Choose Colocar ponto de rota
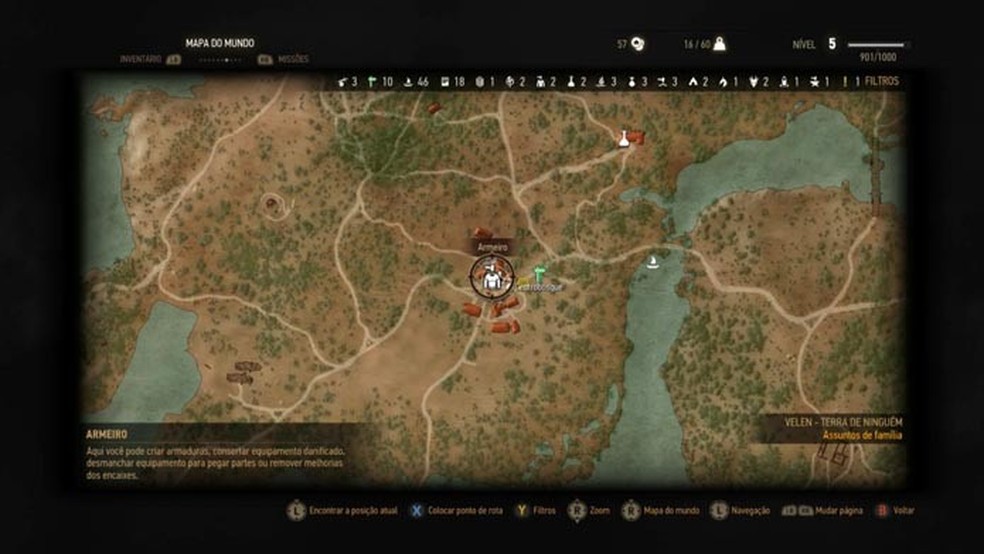 456,511
